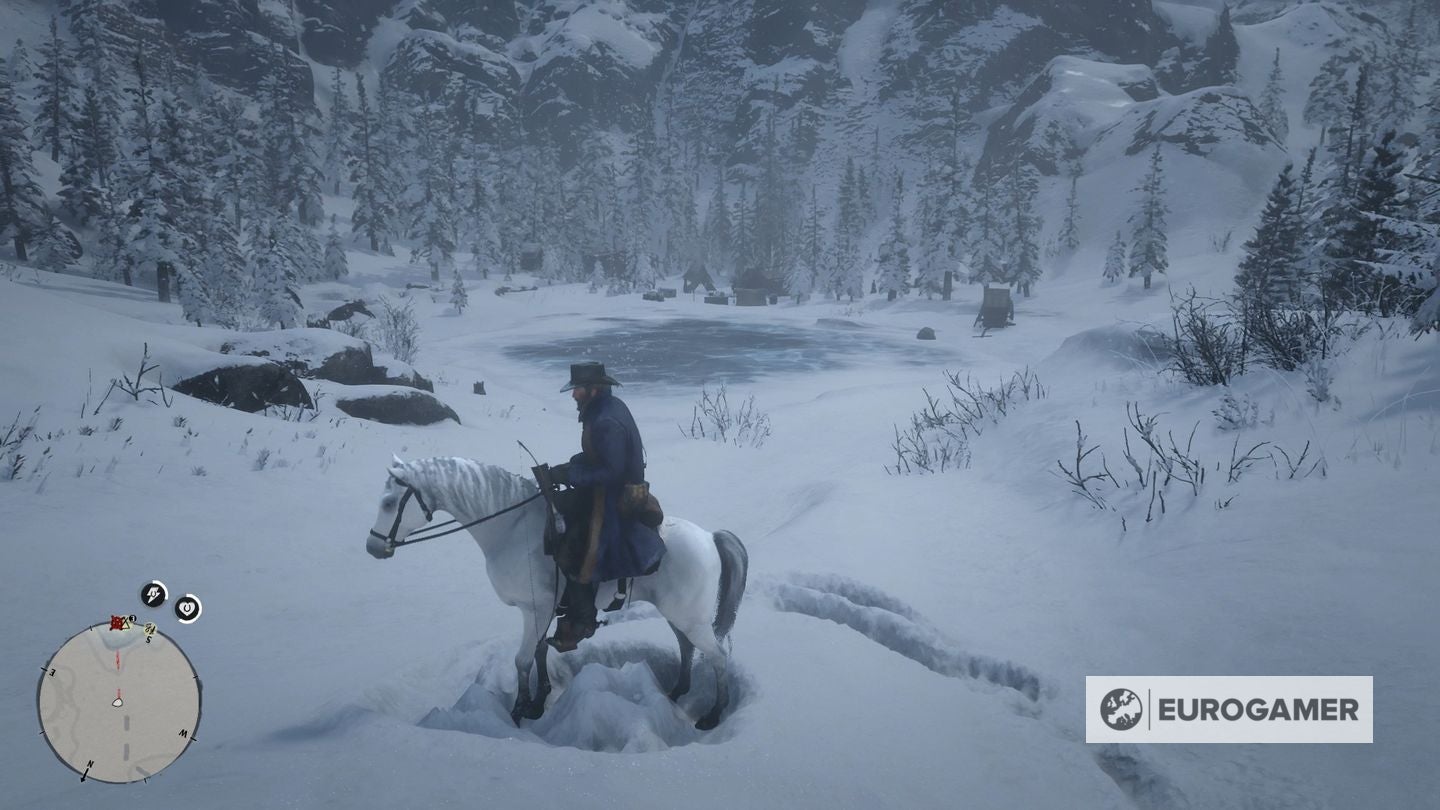Viewport: 1440px width, 810px height.
Task: Click the E compass letter on the minimap rim
Action: pyautogui.click(x=53, y=671)
